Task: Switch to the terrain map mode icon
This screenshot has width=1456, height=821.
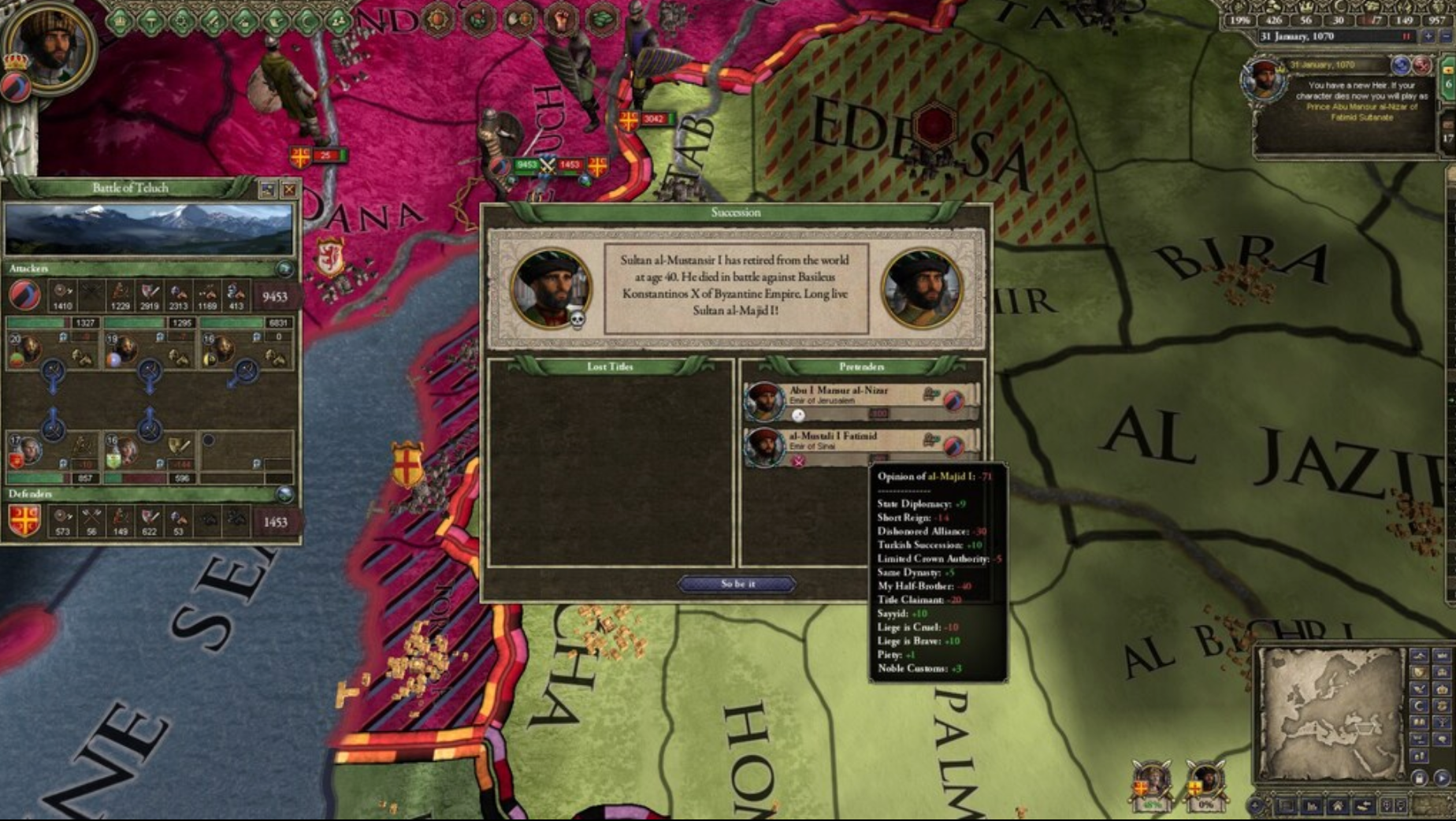Action: click(x=1419, y=656)
